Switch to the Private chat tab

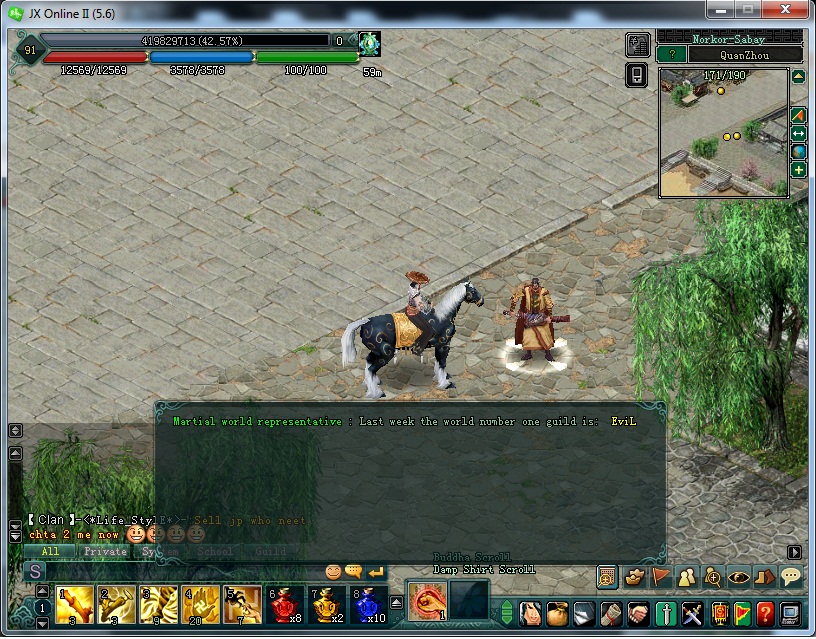105,551
